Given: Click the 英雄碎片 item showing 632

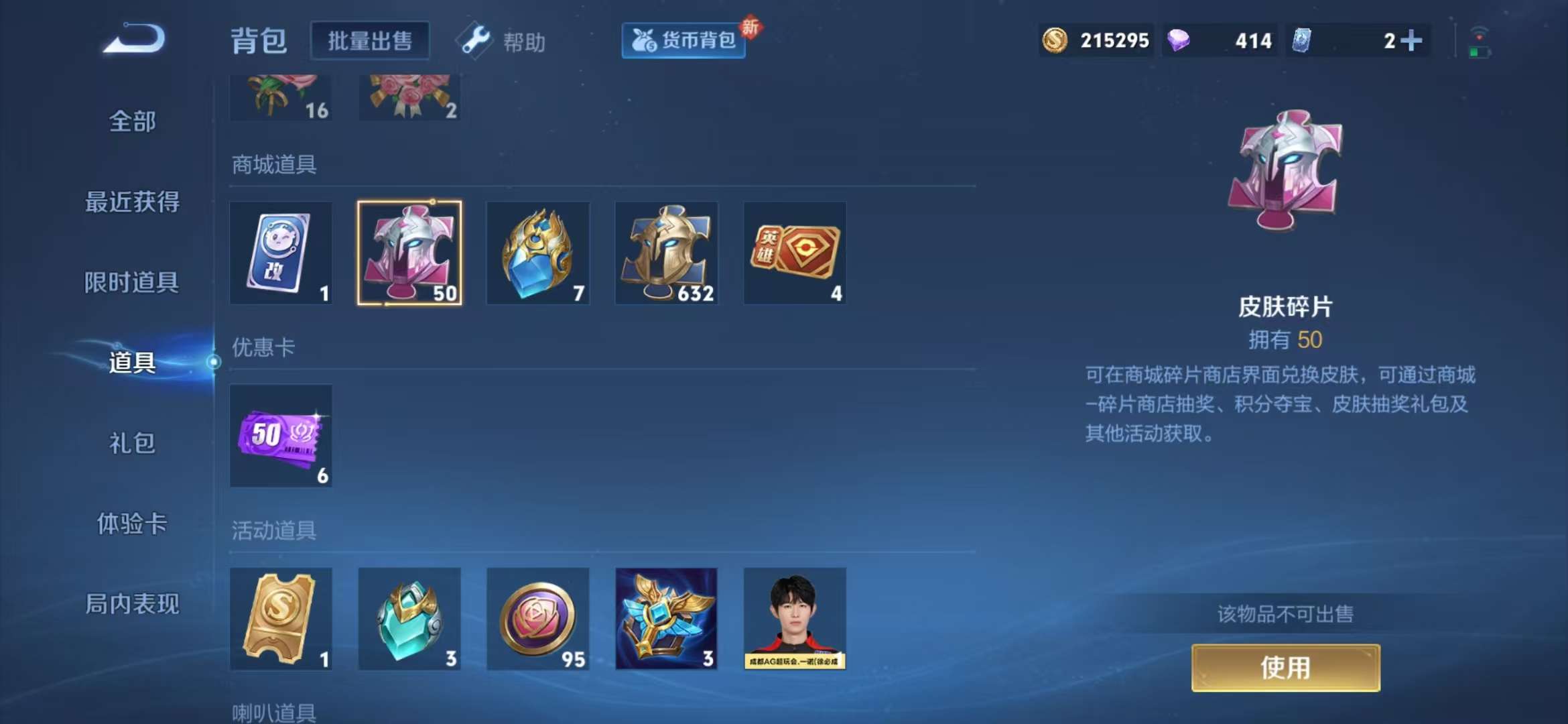Looking at the screenshot, I should click(x=667, y=253).
